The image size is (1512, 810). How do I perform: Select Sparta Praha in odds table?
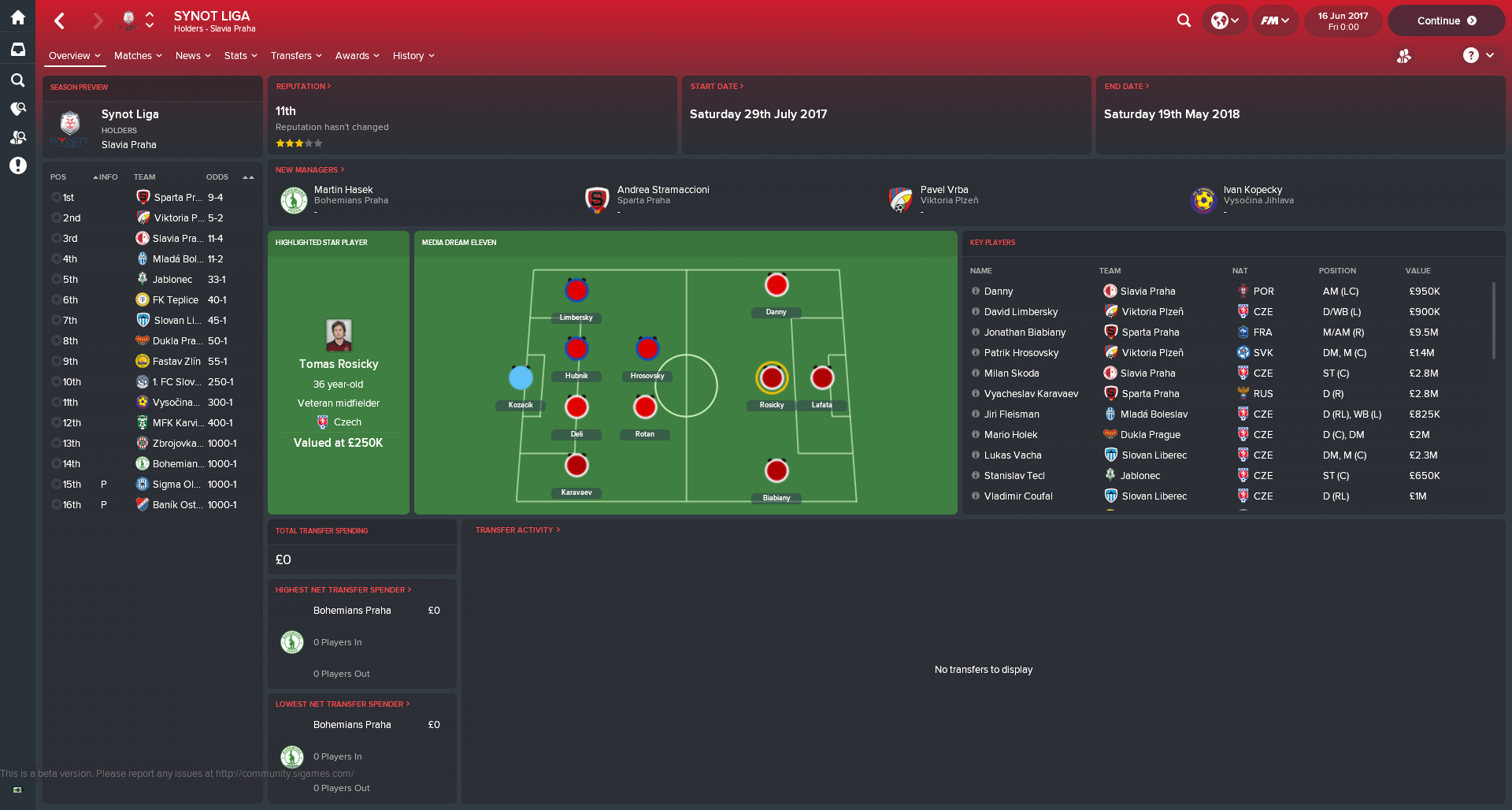pyautogui.click(x=178, y=198)
